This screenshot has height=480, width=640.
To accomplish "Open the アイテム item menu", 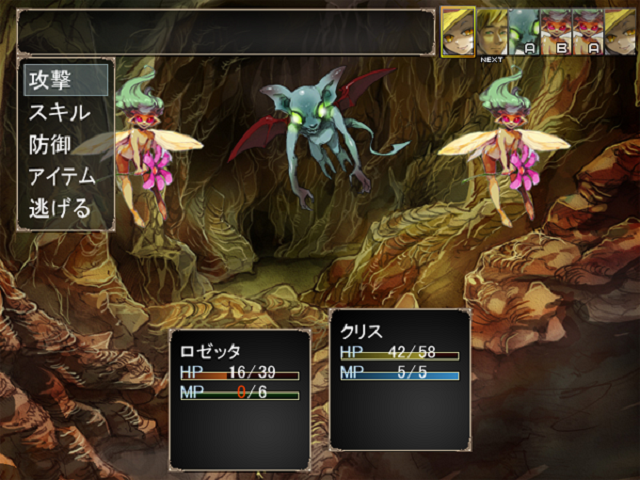I will point(64,177).
